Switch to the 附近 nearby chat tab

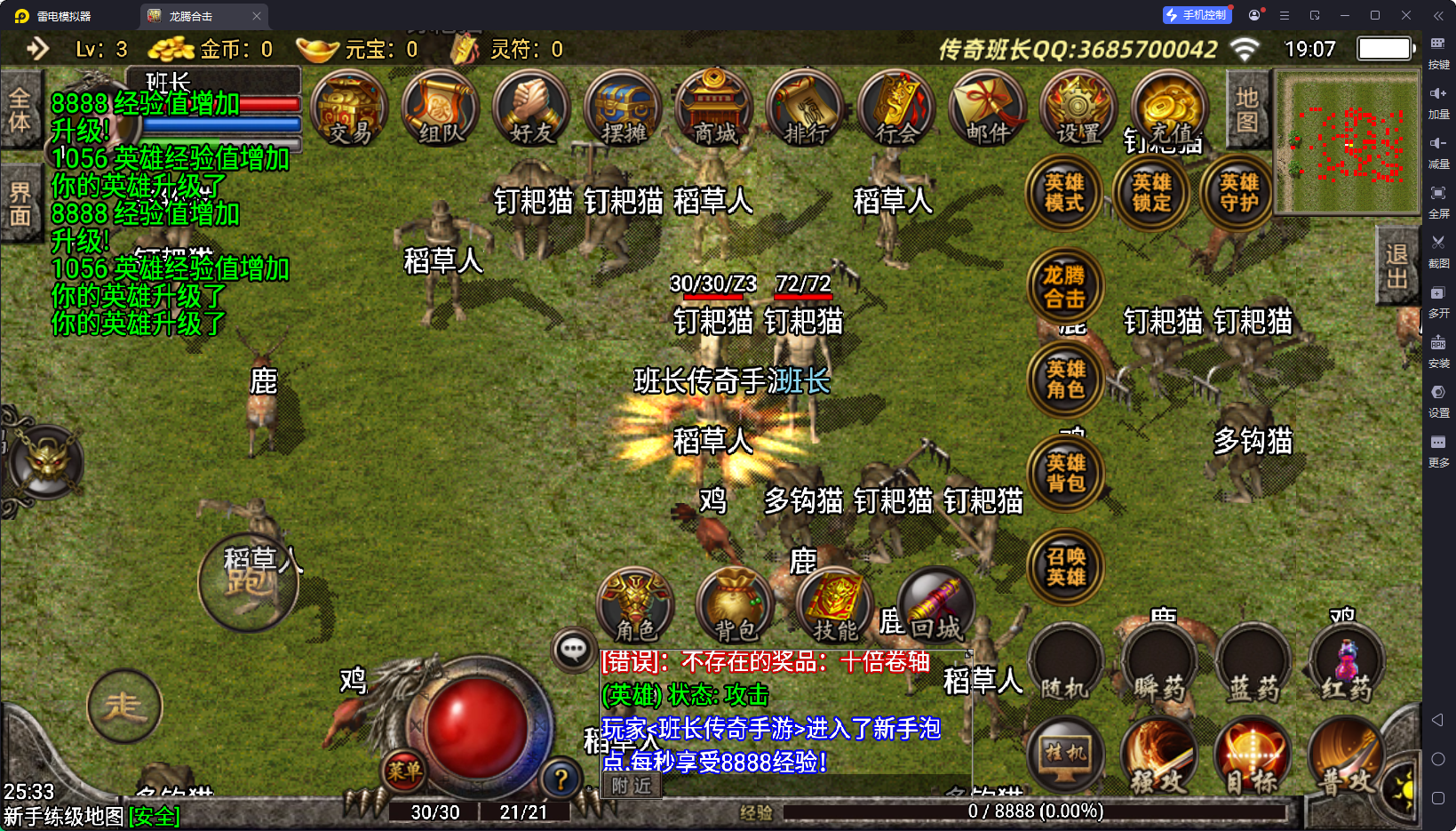pos(632,786)
